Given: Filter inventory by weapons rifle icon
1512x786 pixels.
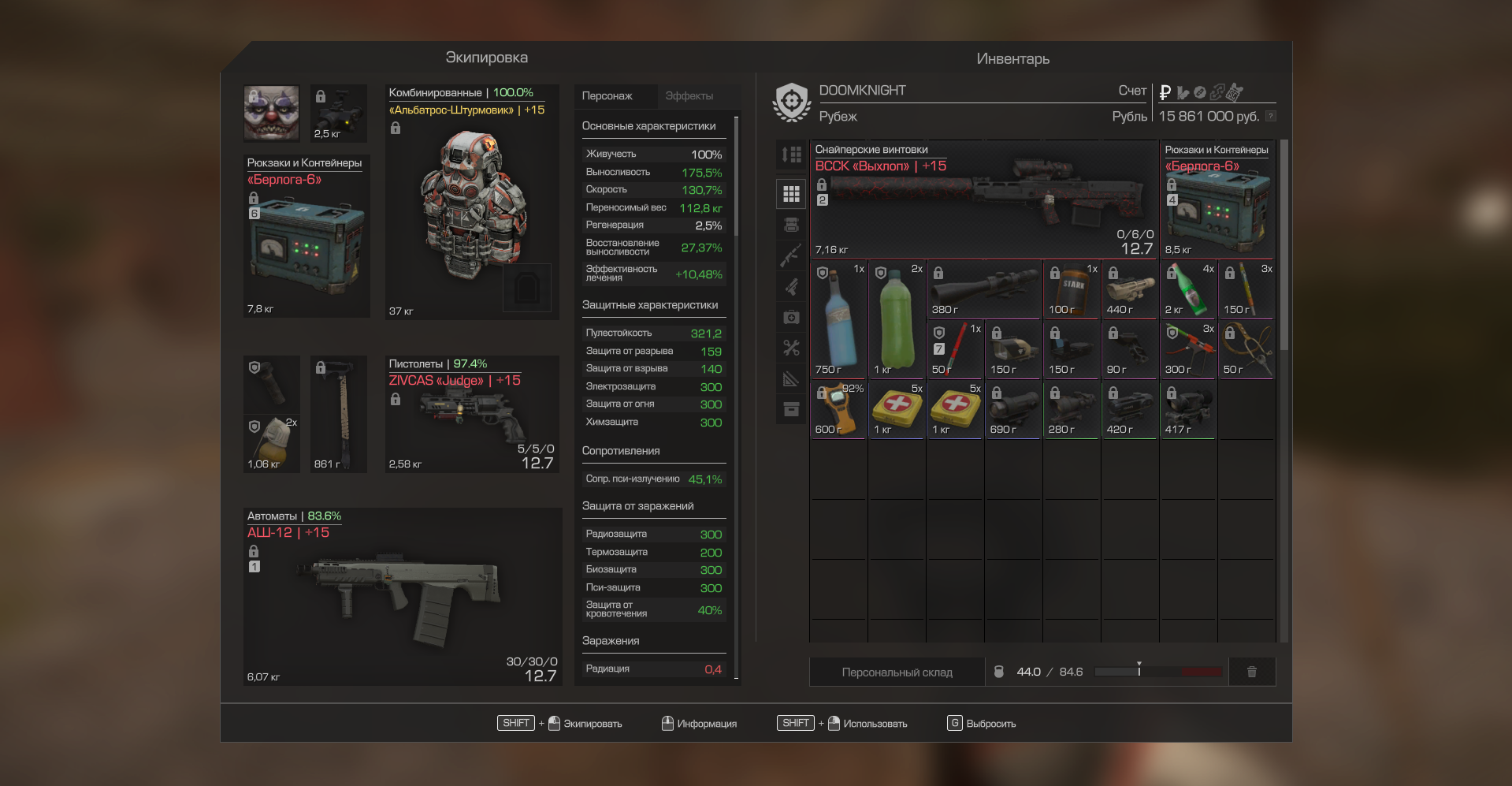Looking at the screenshot, I should click(x=791, y=255).
